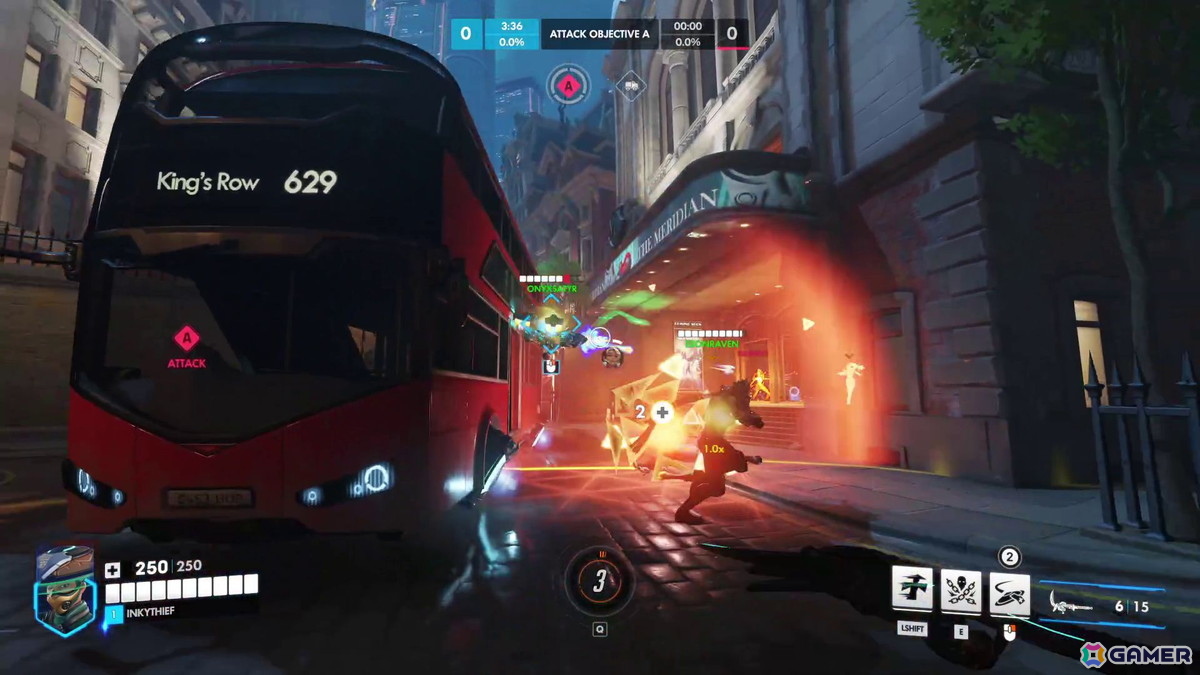This screenshot has width=1200, height=675.
Task: Select the Attack Objective A tracker
Action: click(x=598, y=34)
